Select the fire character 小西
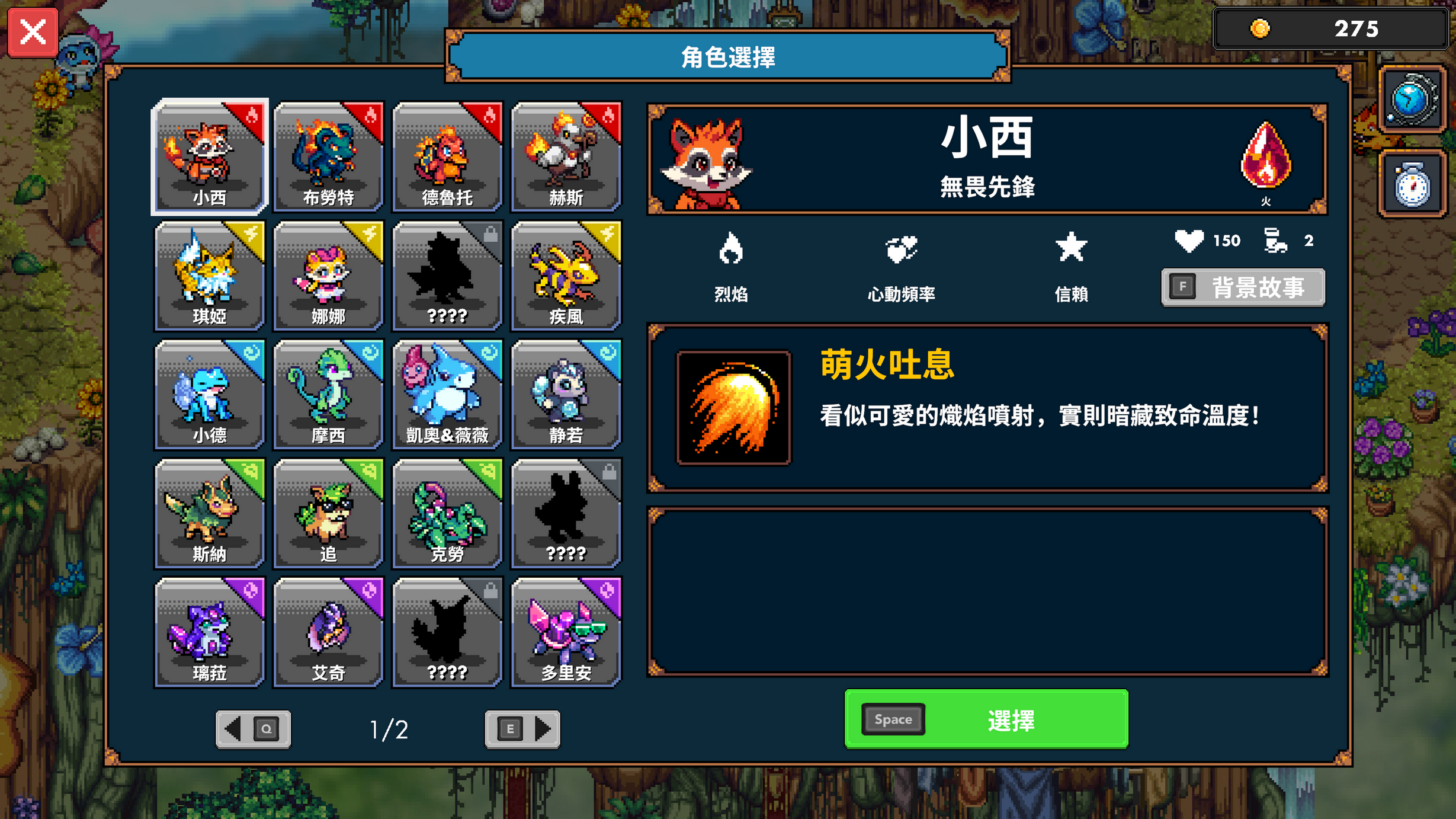 [x=209, y=157]
